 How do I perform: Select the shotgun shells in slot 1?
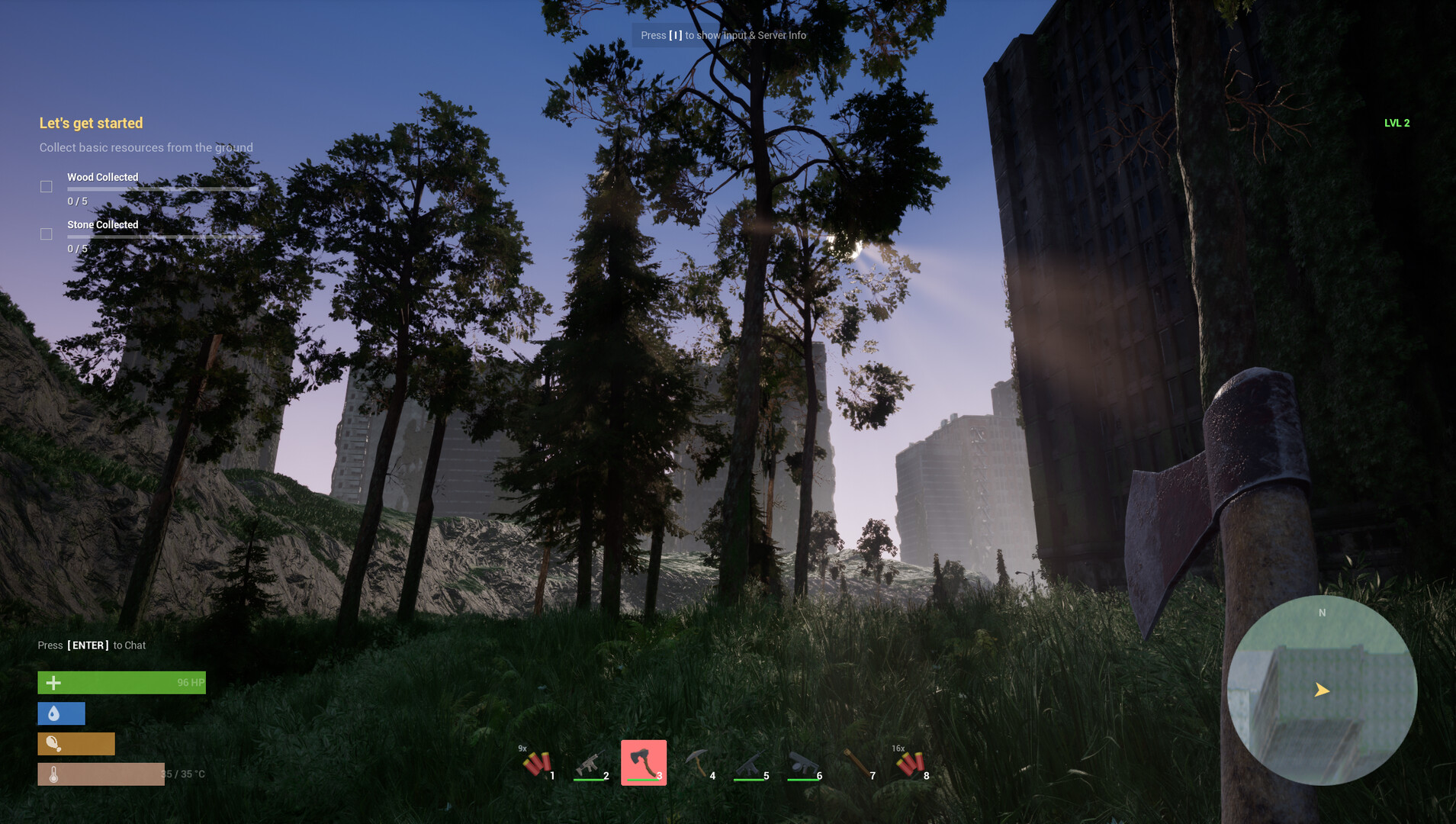pyautogui.click(x=538, y=761)
